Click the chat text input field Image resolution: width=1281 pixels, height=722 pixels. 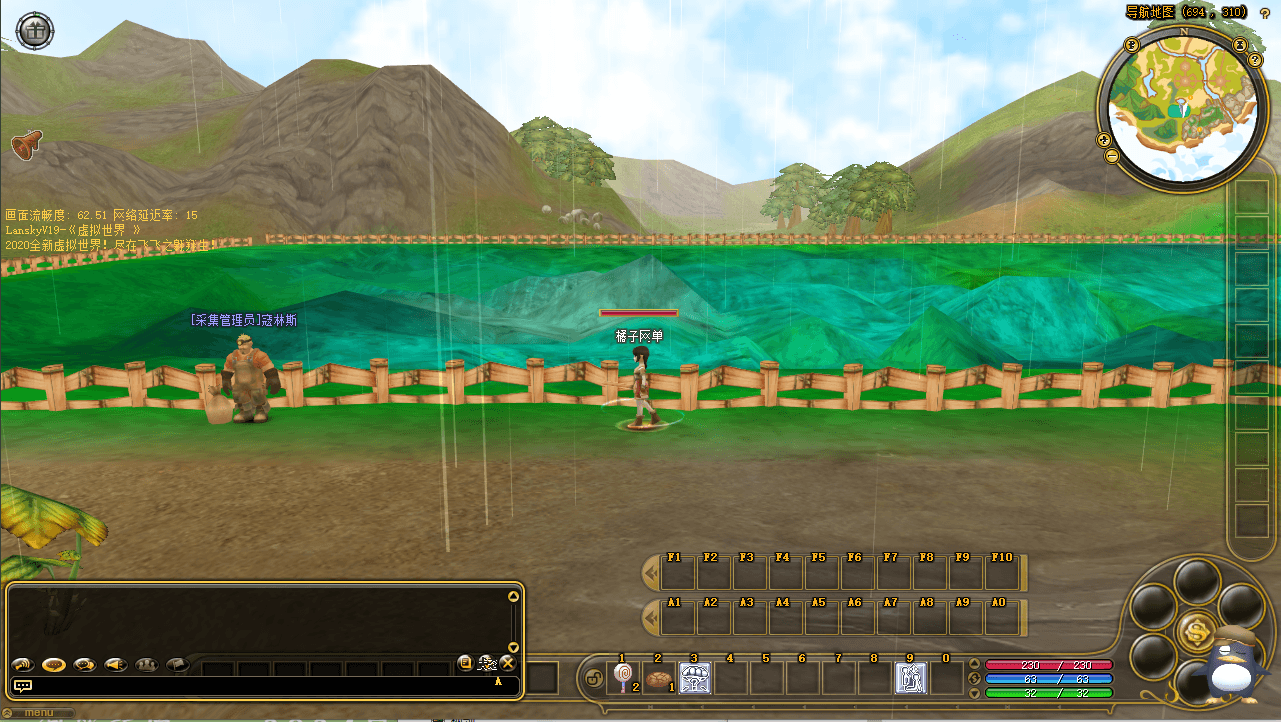260,686
